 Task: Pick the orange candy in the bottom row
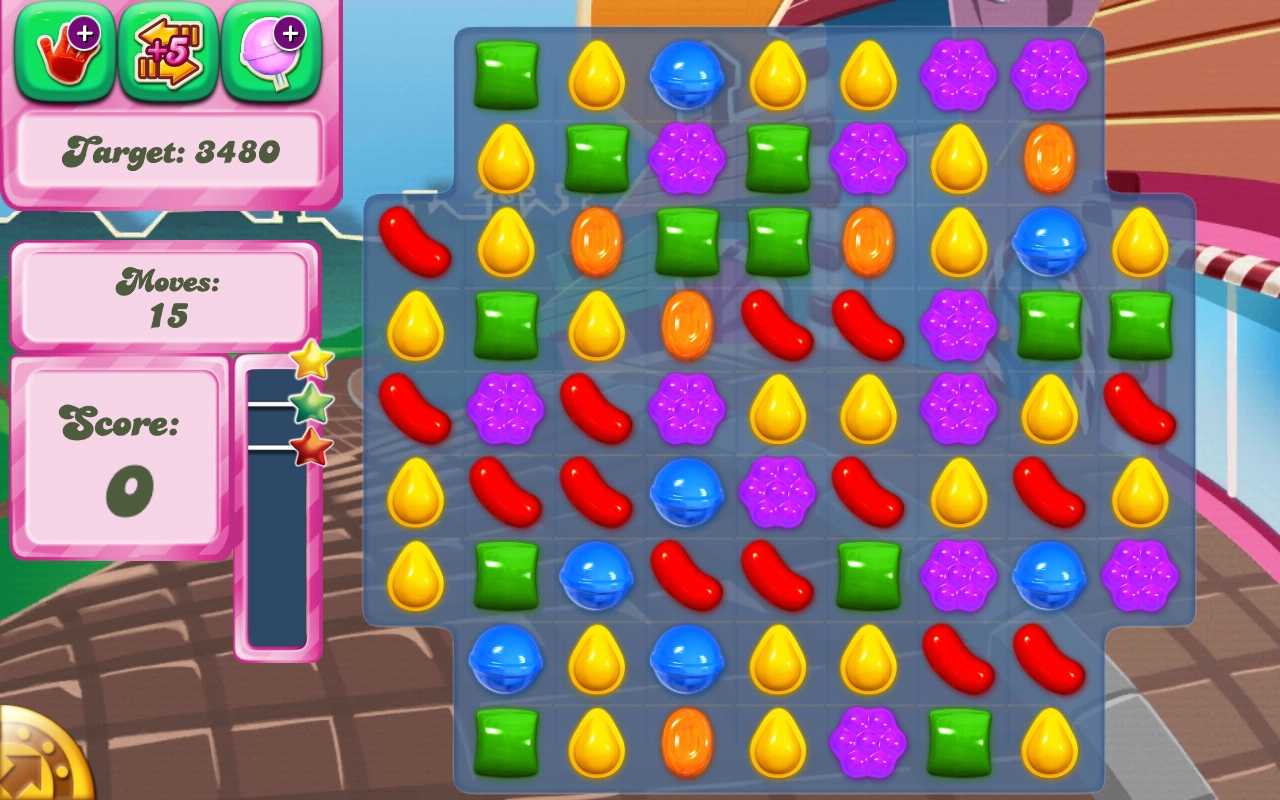(687, 743)
